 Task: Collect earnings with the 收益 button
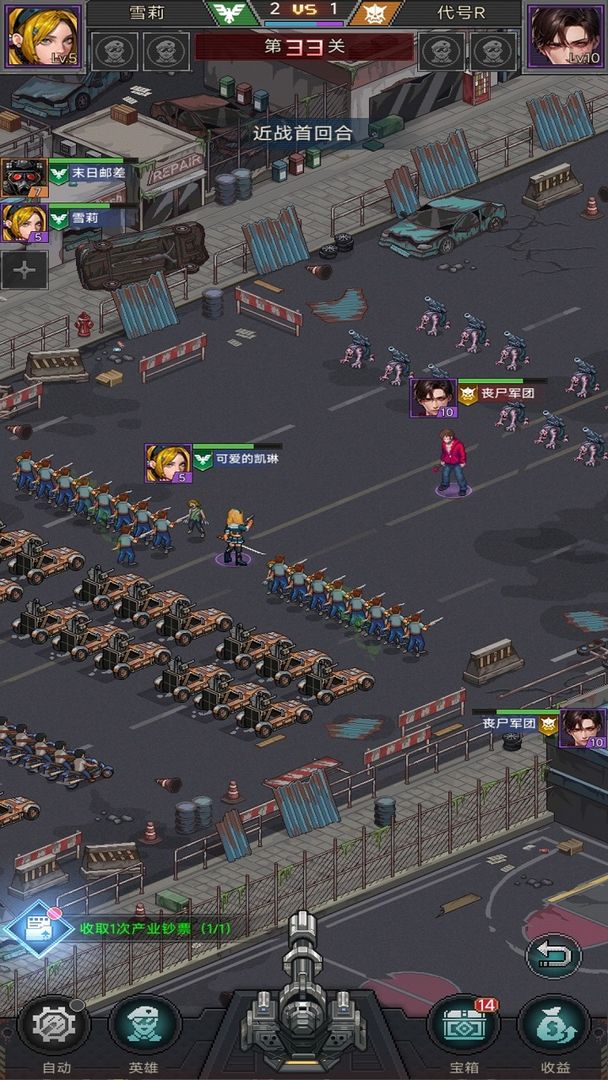tap(553, 1029)
